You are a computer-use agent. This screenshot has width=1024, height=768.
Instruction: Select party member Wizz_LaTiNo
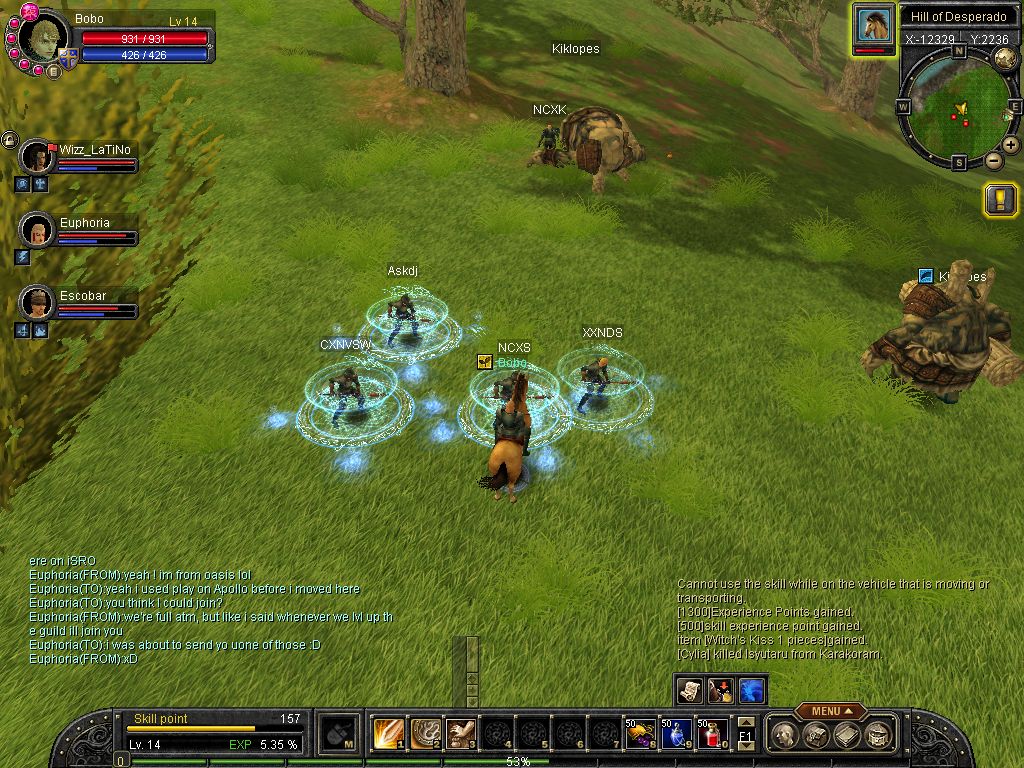[x=39, y=157]
